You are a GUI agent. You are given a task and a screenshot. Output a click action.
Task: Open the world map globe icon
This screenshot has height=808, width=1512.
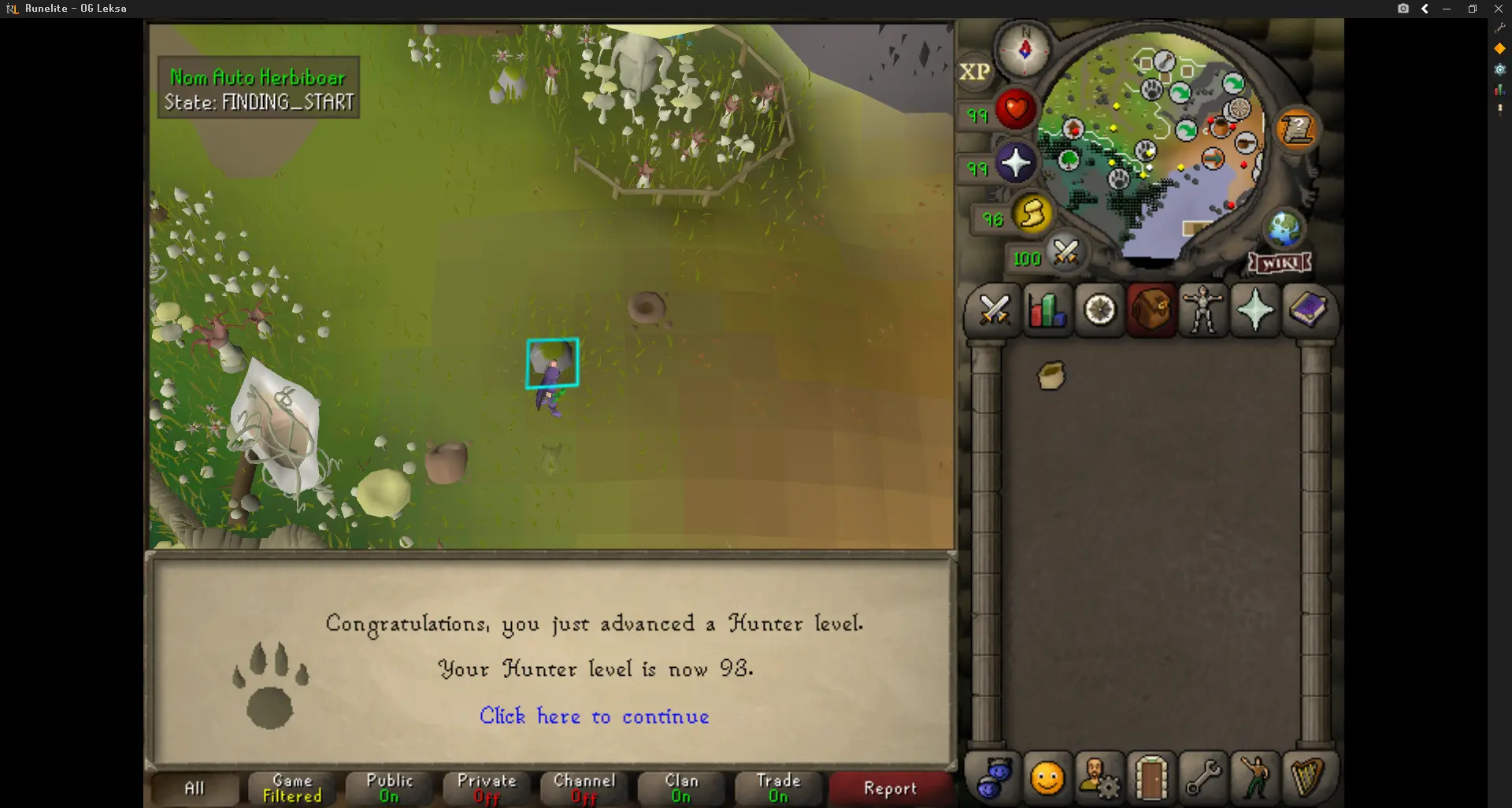(1284, 228)
